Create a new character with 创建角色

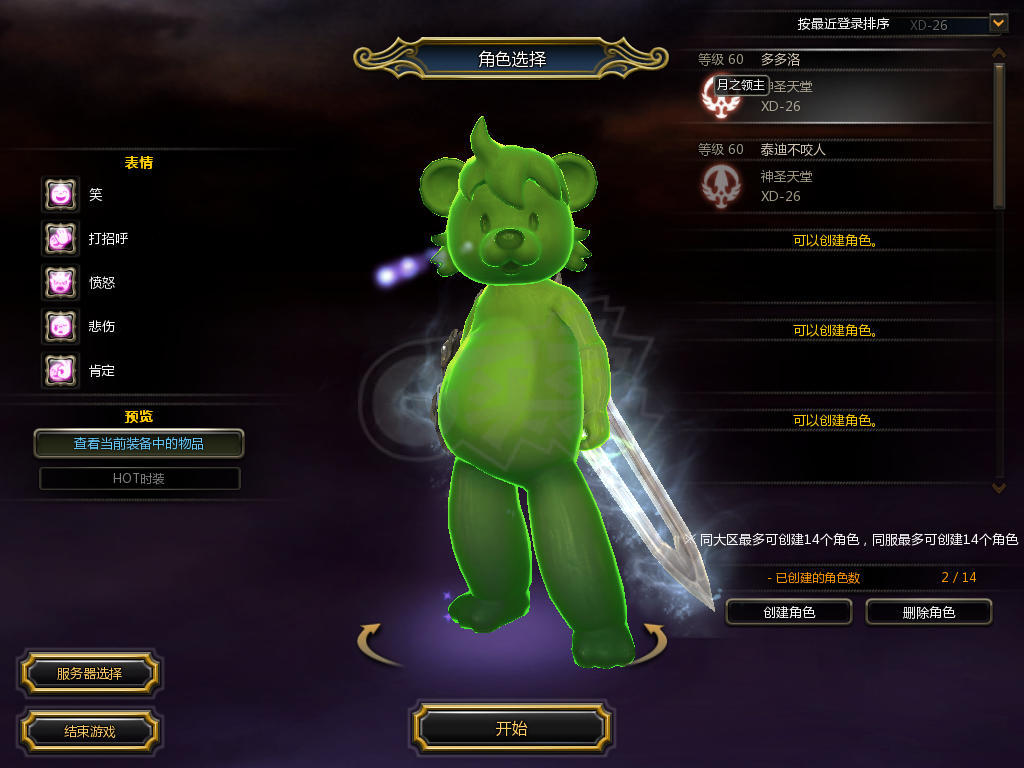[788, 612]
